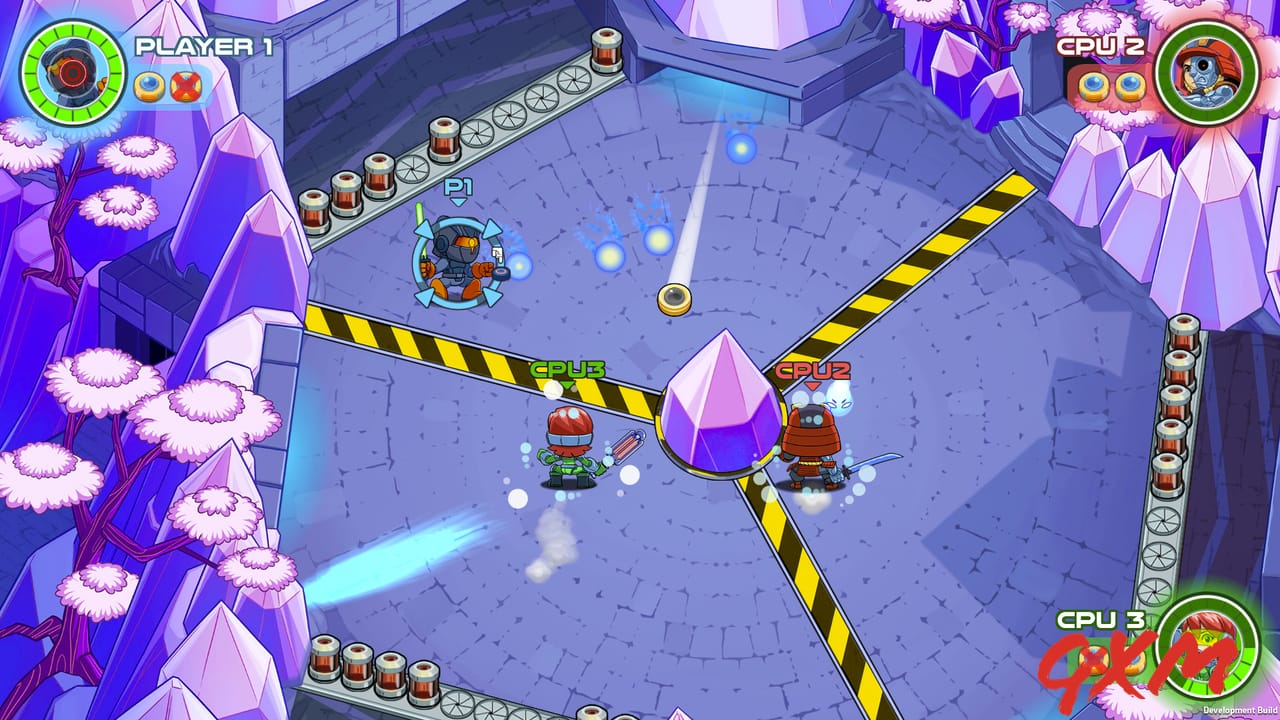The height and width of the screenshot is (720, 1280).
Task: Select the first blue life orb under CPU 2
Action: coord(1093,85)
